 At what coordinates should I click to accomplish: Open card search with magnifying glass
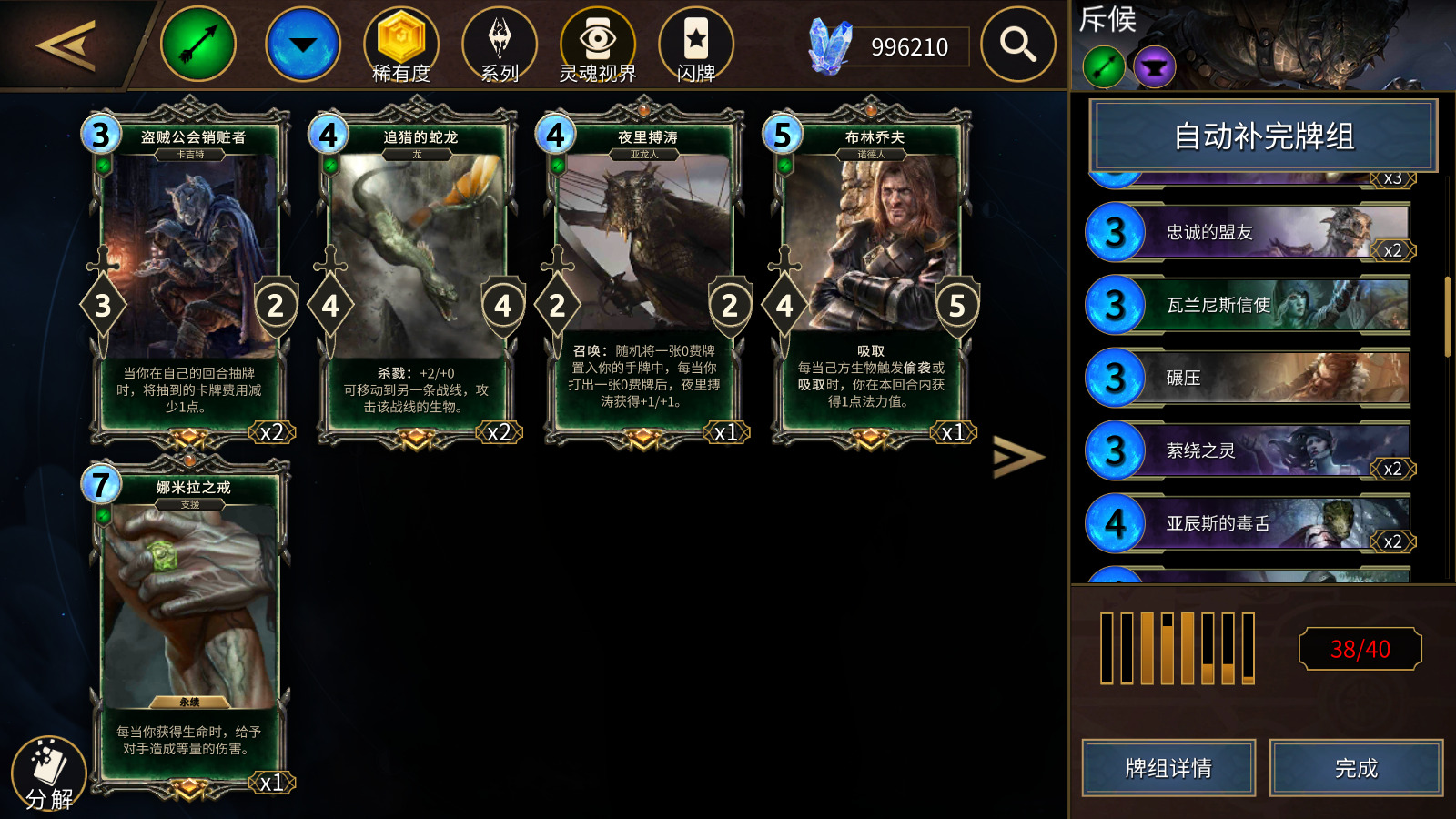tap(1018, 44)
